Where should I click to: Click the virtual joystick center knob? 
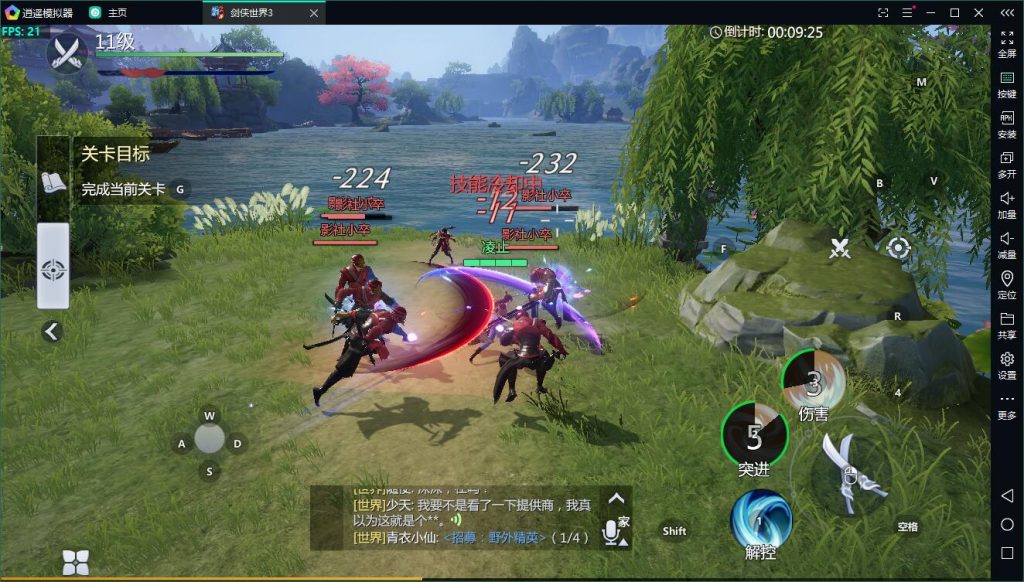pyautogui.click(x=209, y=438)
